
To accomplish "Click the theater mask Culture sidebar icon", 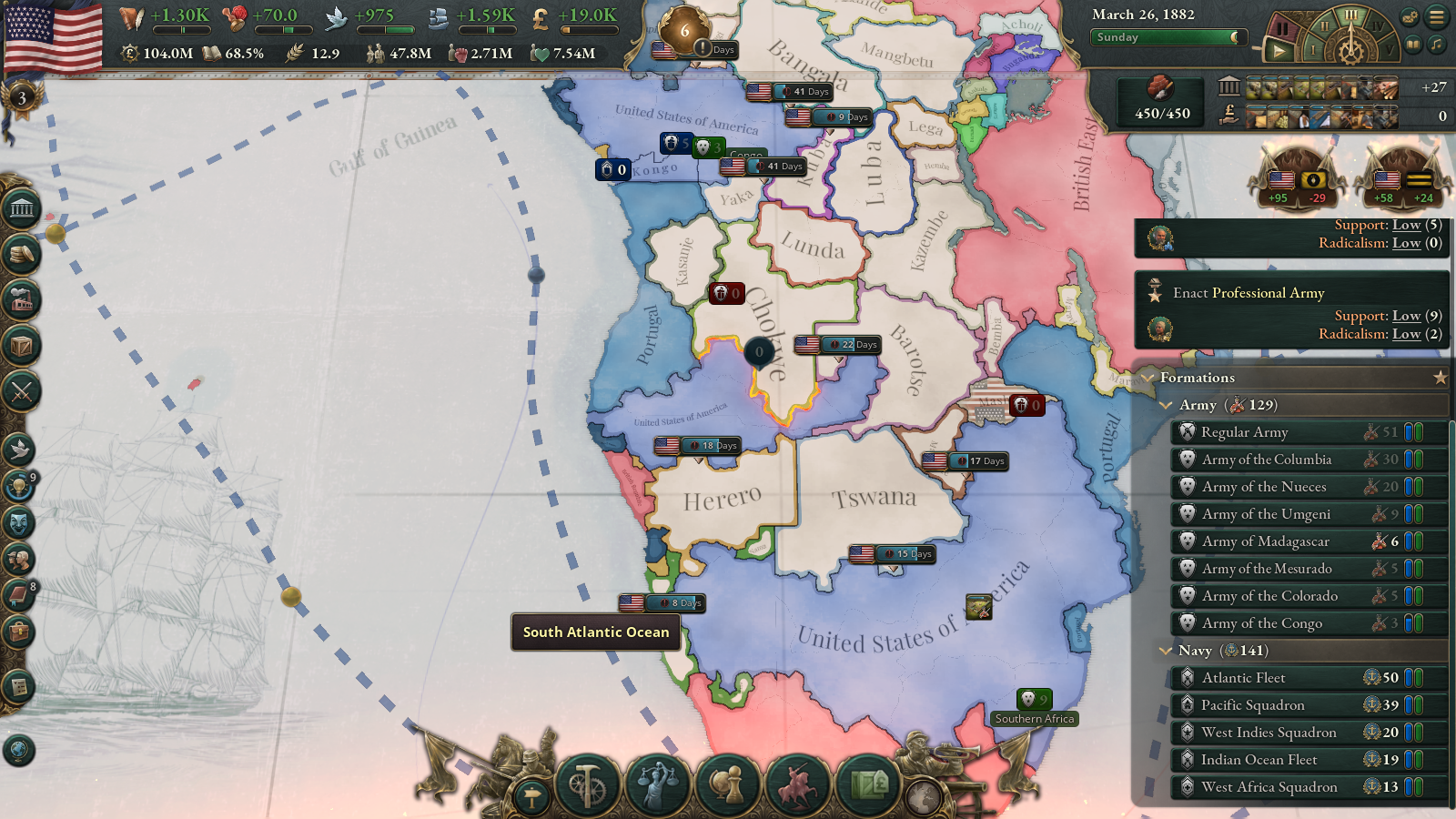I will coord(20,521).
